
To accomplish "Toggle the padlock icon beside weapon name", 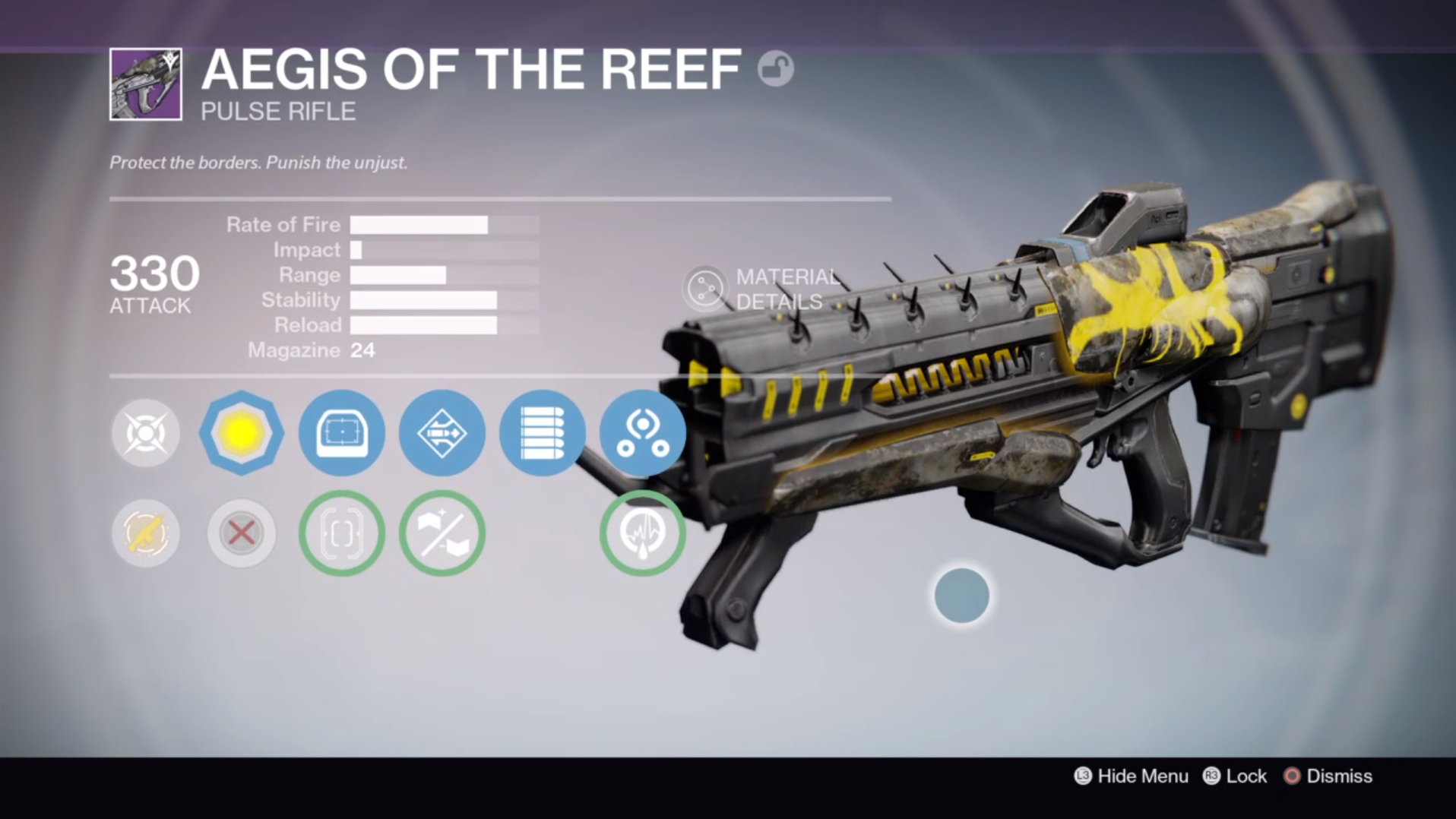I will (775, 69).
